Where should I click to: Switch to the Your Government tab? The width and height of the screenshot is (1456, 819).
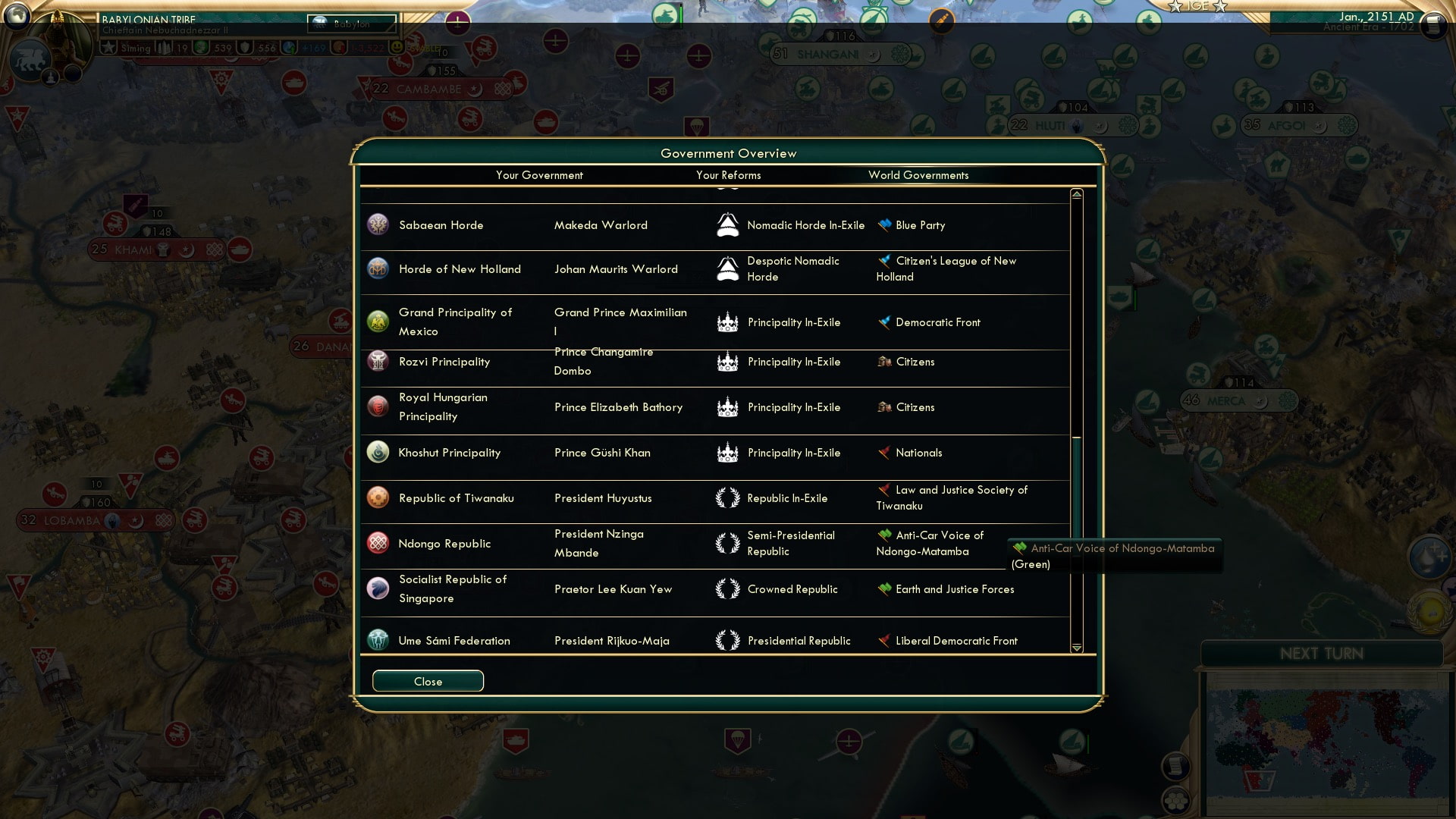click(539, 175)
